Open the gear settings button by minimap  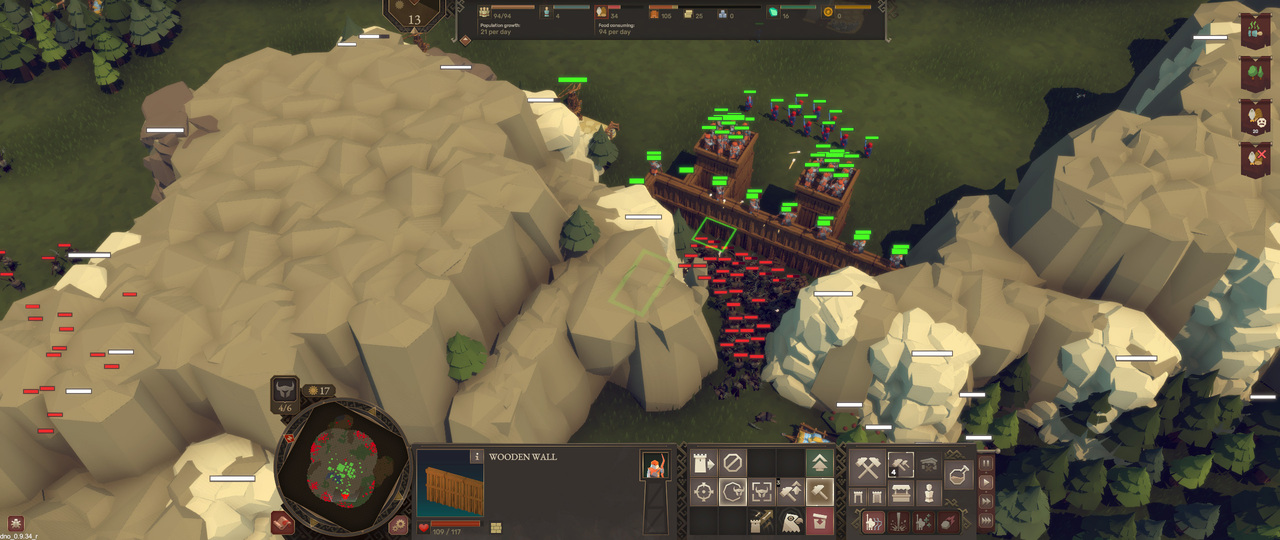coord(398,525)
